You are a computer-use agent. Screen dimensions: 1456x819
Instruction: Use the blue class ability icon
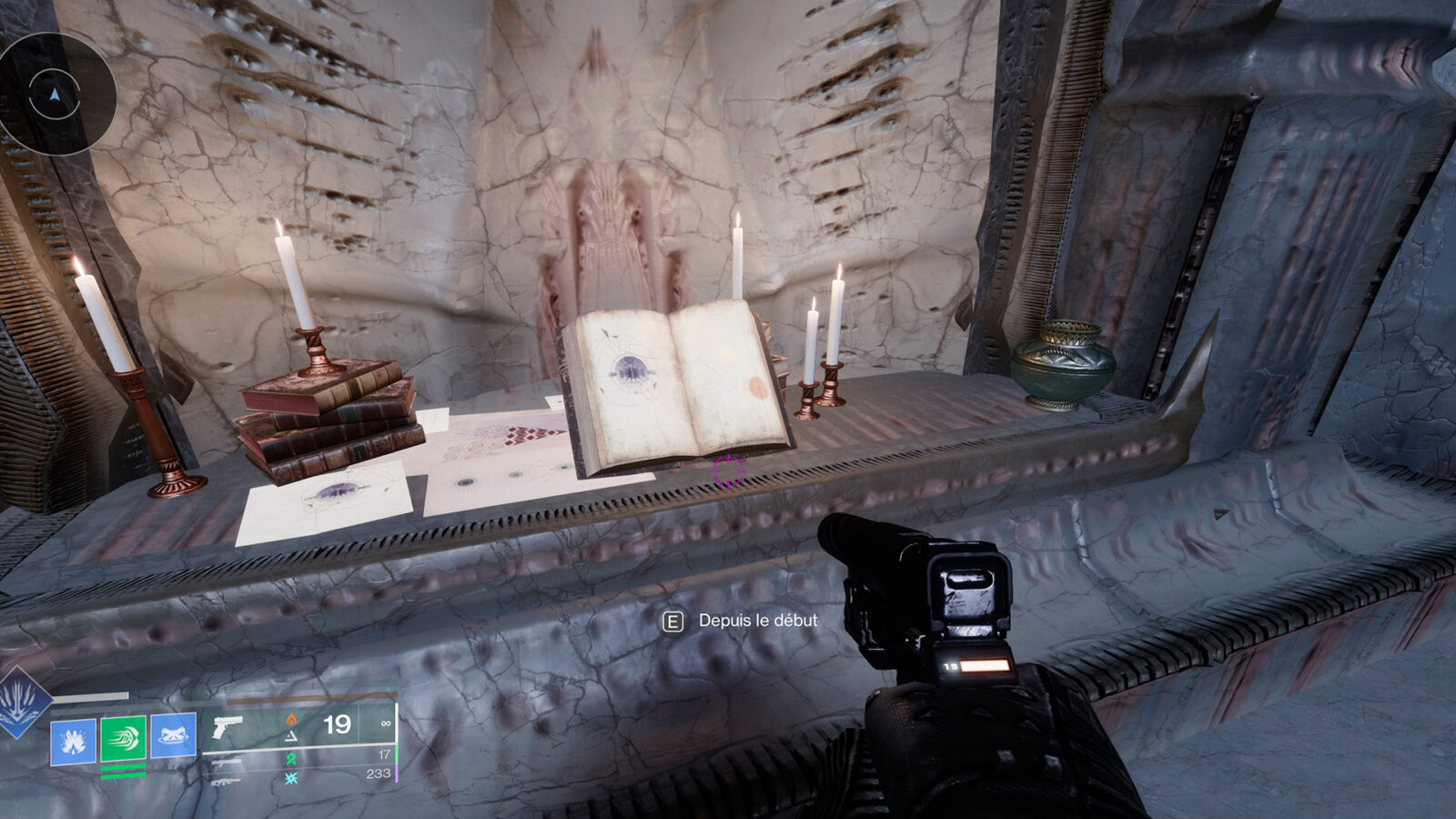point(173,735)
